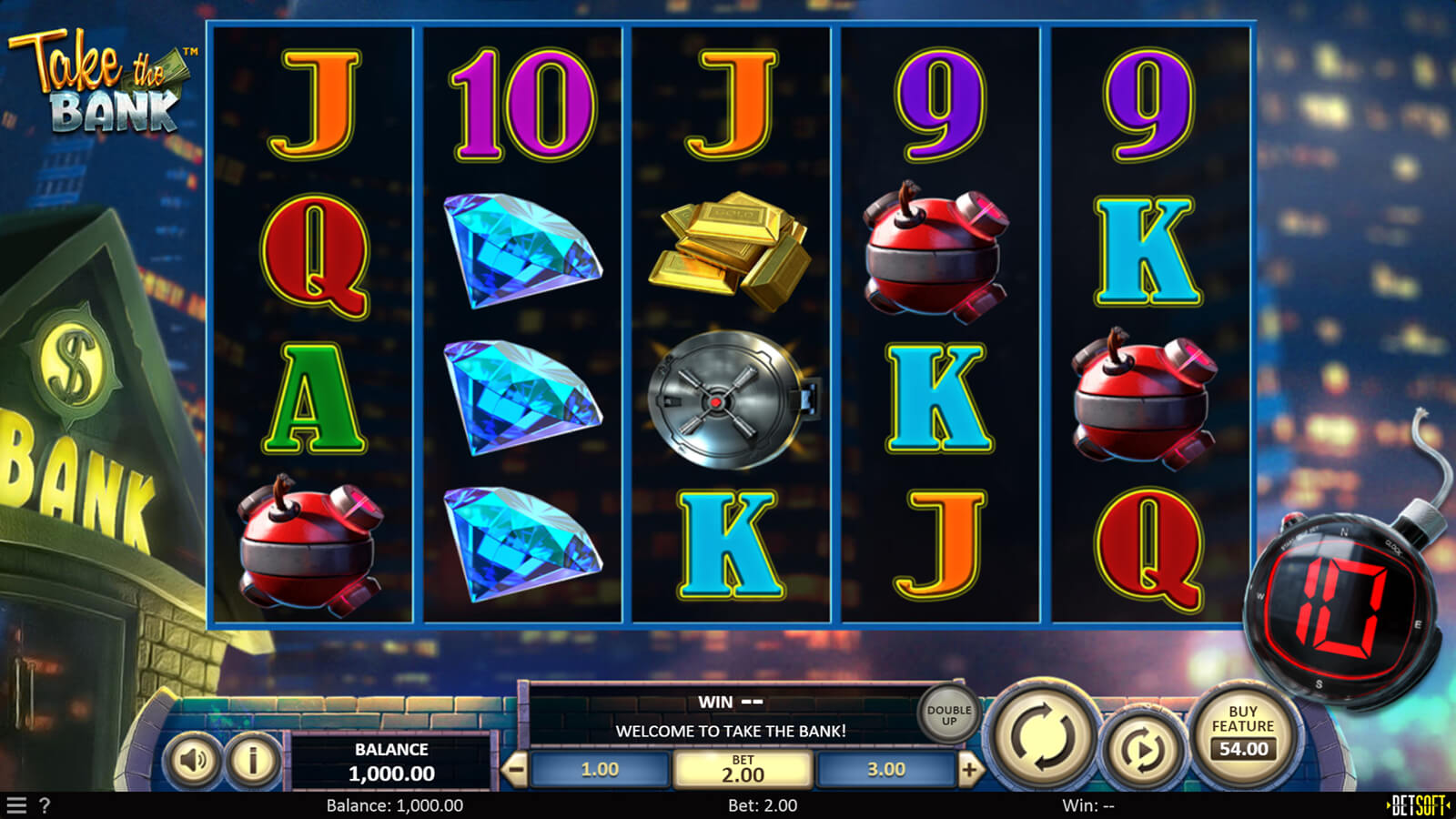The height and width of the screenshot is (819, 1456).
Task: Select the 1.00 bet option
Action: 600,770
